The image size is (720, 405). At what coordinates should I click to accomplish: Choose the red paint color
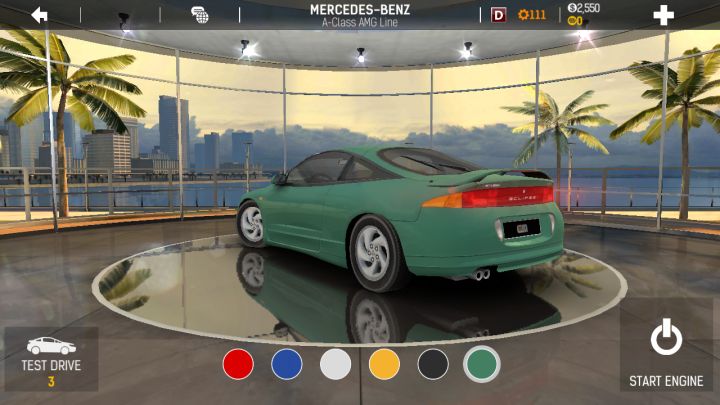click(x=238, y=364)
